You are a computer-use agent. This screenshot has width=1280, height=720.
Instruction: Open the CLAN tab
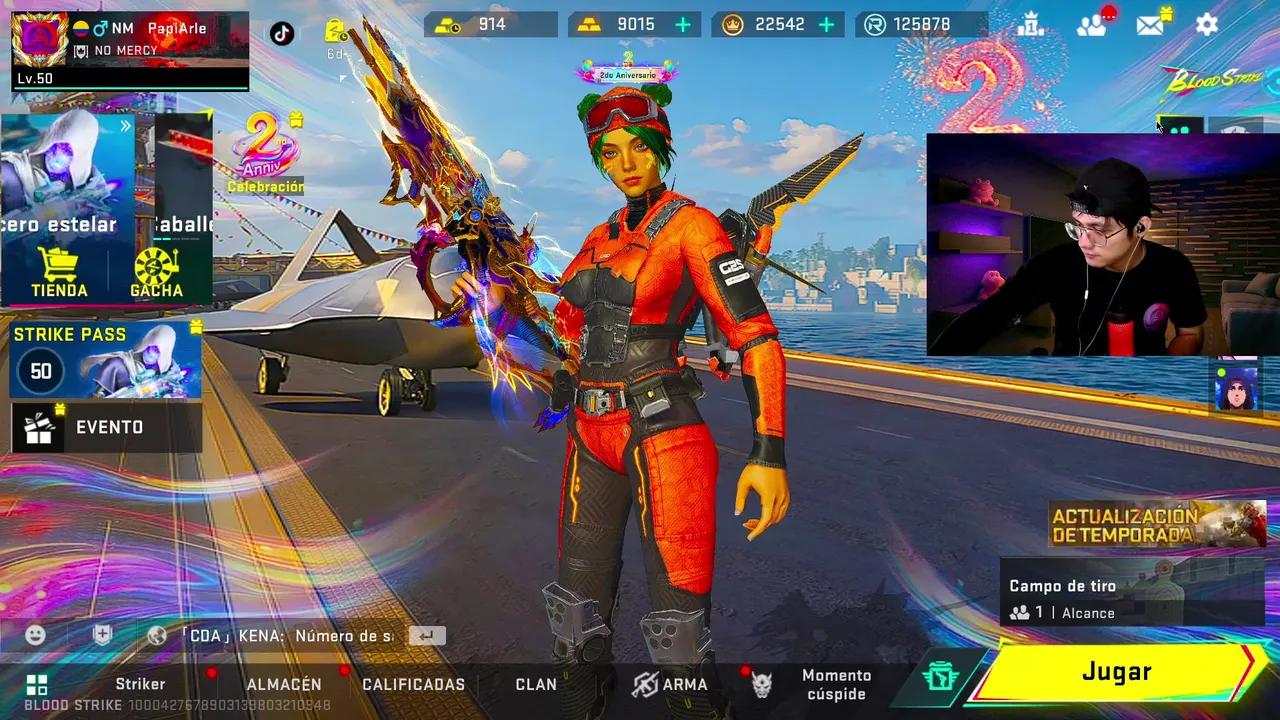tap(536, 684)
